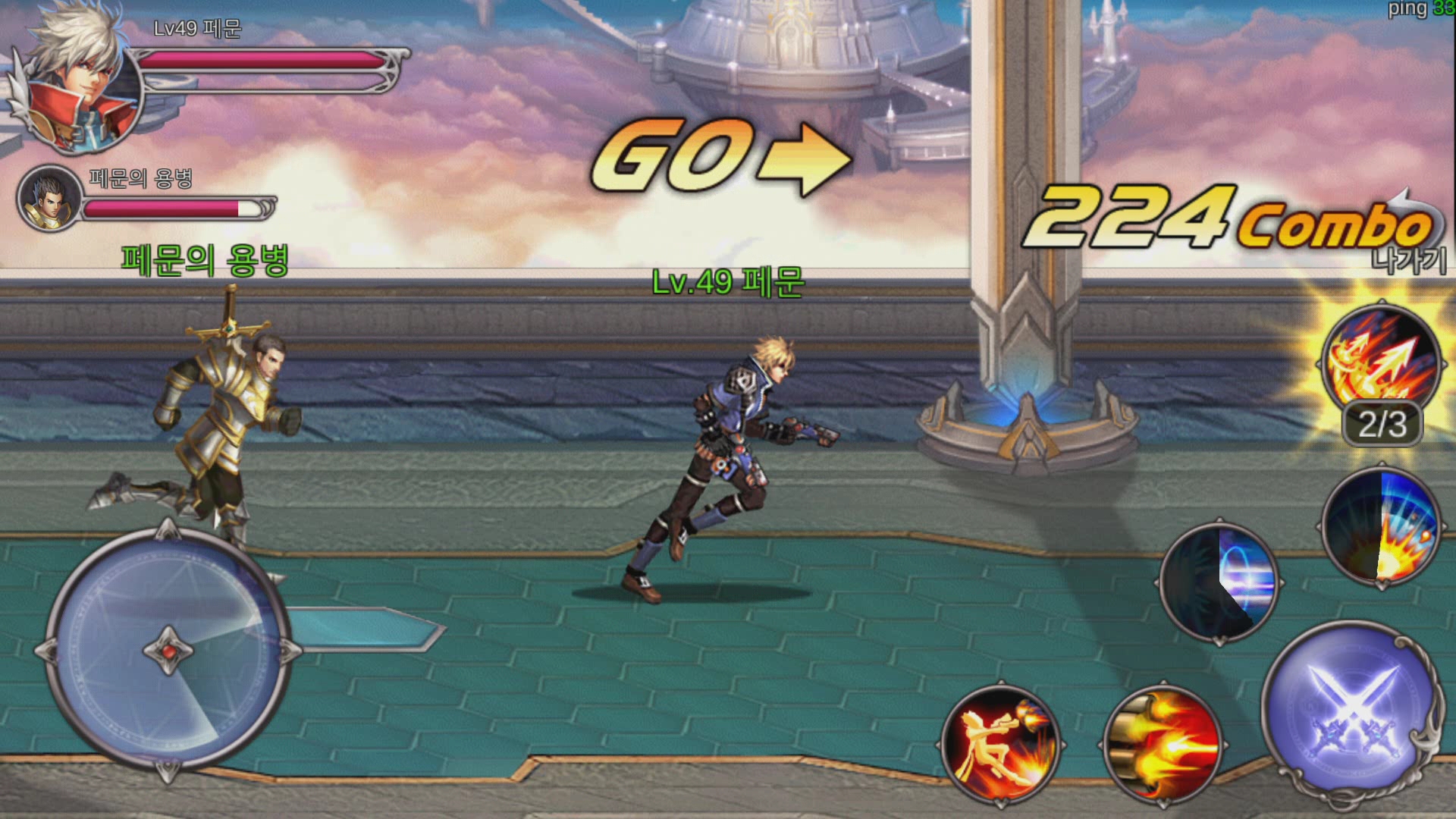The height and width of the screenshot is (819, 1456).
Task: Trigger the blue energy ring skill
Action: pos(1219,582)
